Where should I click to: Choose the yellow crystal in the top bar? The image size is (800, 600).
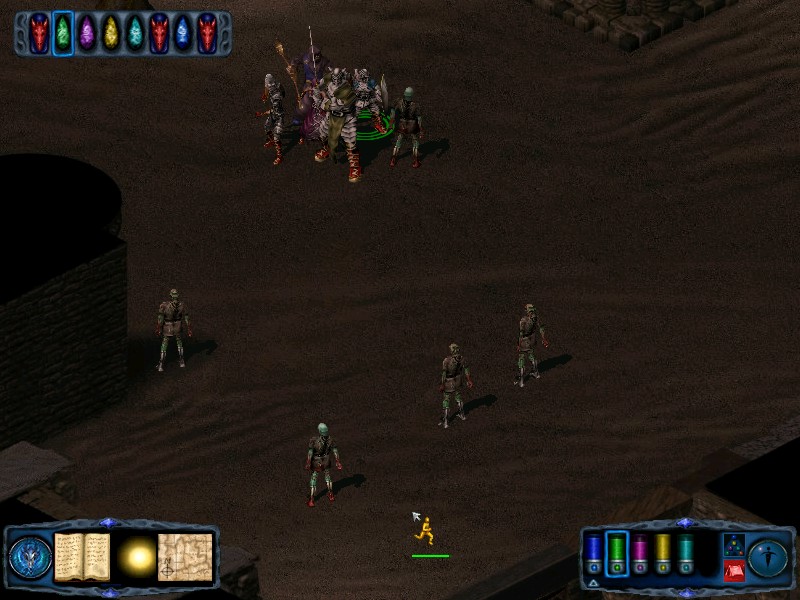[111, 33]
